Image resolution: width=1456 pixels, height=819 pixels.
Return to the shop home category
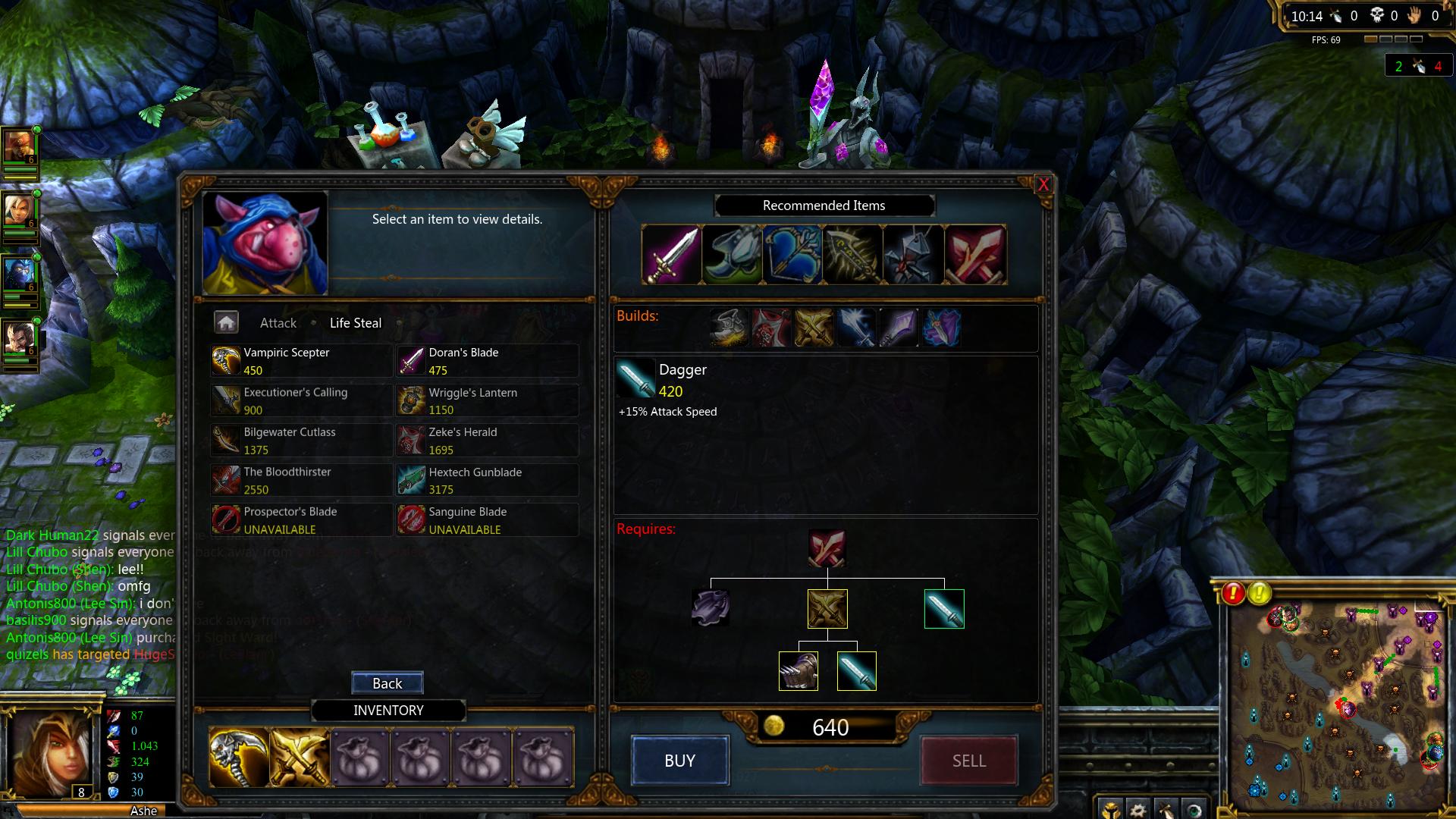226,323
